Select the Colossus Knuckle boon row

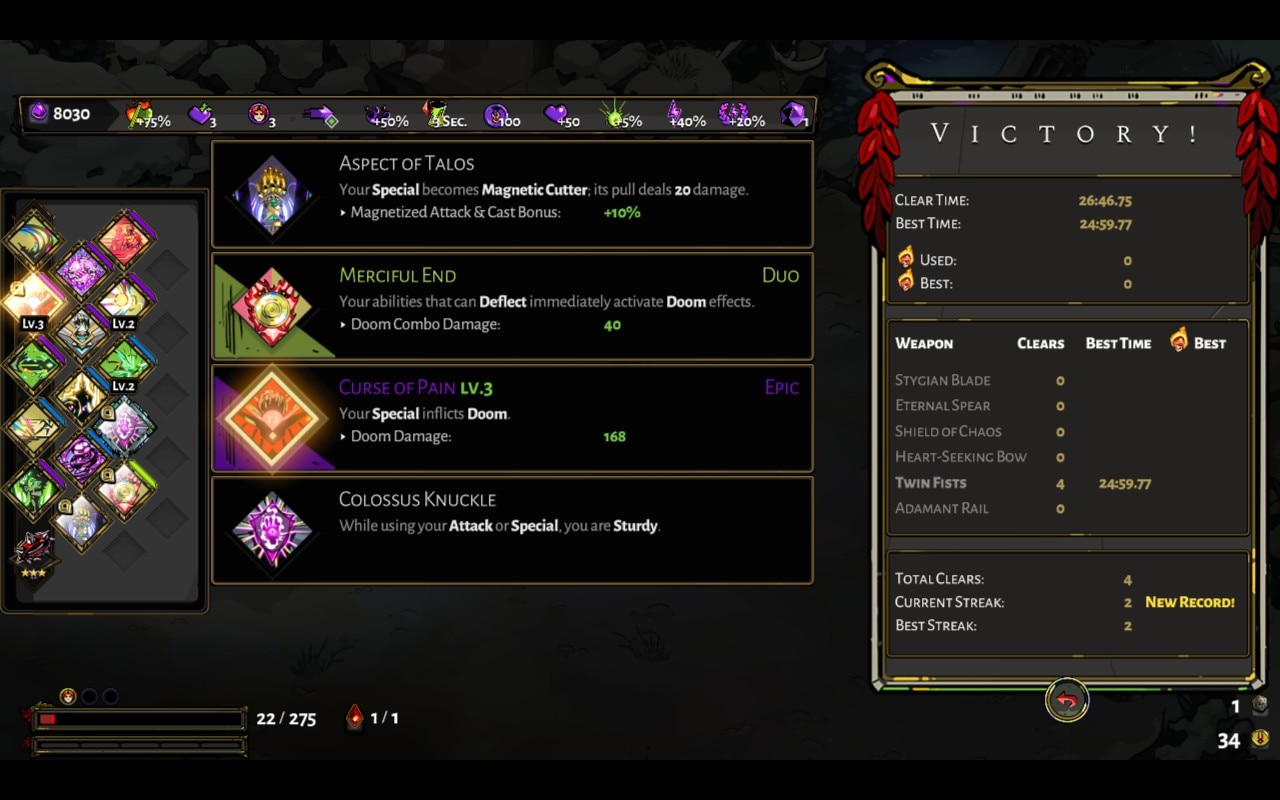pos(511,530)
